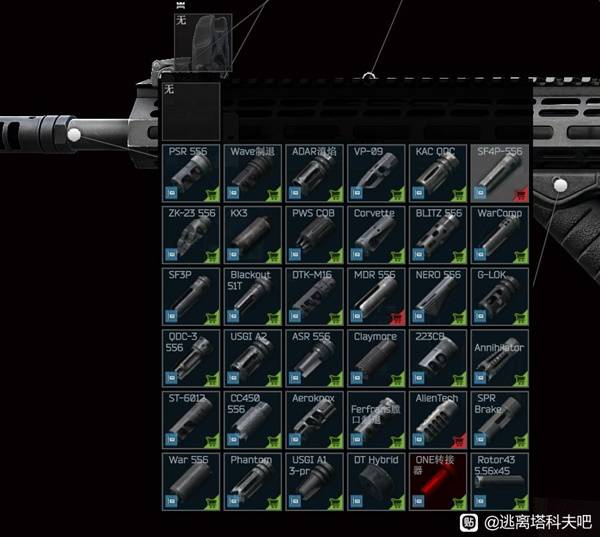Screen dimensions: 600x537
Task: Choose the MDR 556 muzzle device
Action: pos(376,296)
